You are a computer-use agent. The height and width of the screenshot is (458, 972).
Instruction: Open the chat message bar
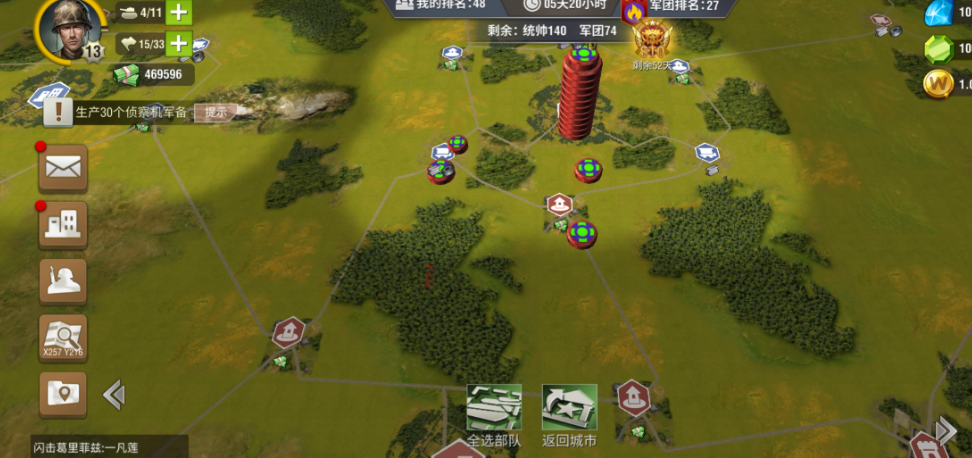pyautogui.click(x=93, y=447)
